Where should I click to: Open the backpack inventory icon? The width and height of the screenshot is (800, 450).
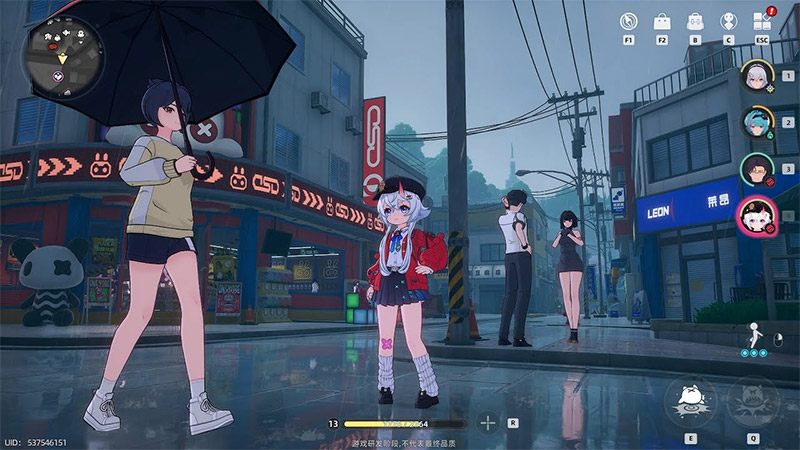[695, 21]
